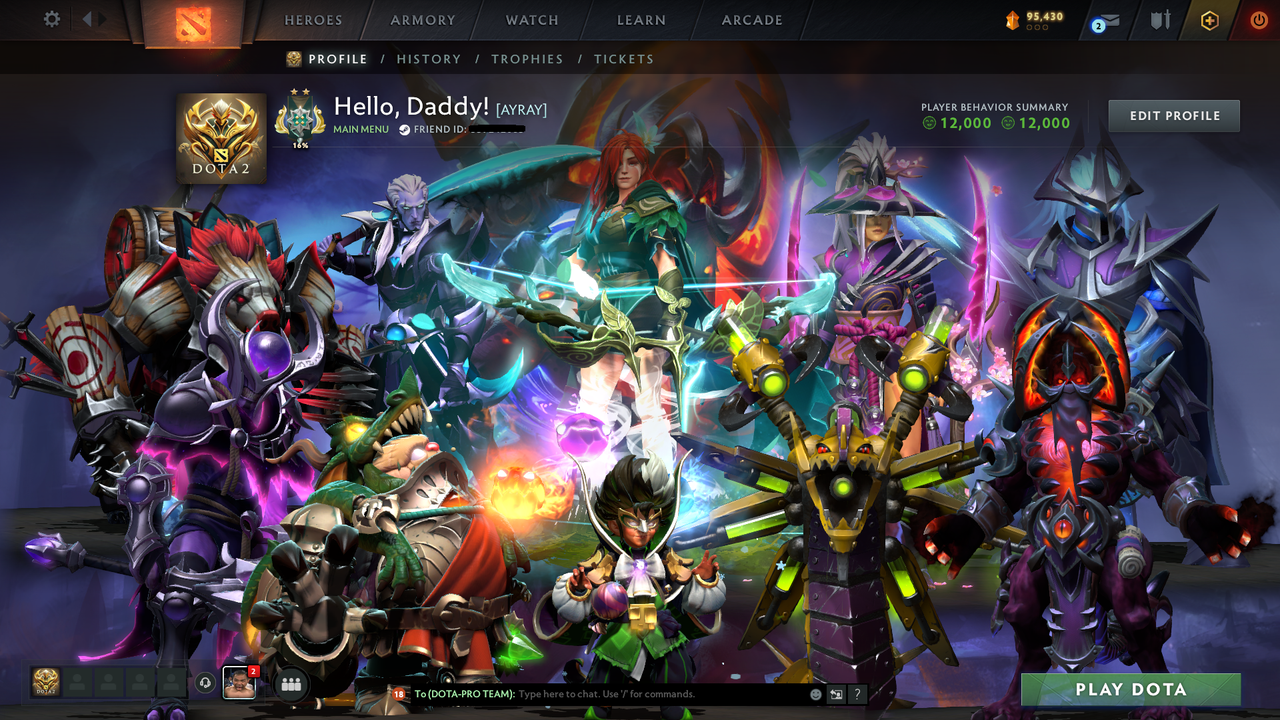The image size is (1280, 720).
Task: Open the TROPHIES section
Action: (x=527, y=59)
